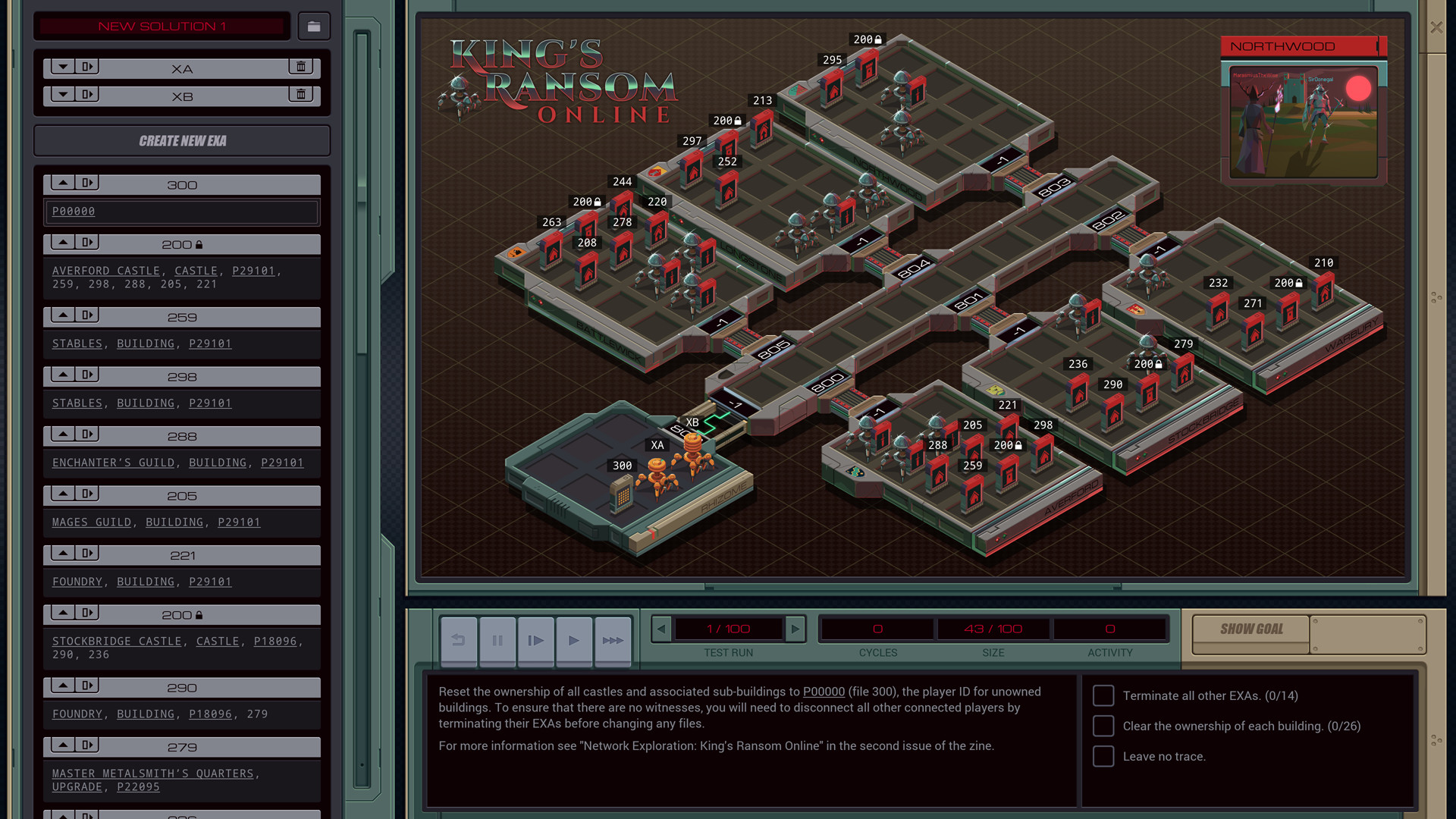The image size is (1456, 819).
Task: Run the solution with the play icon
Action: pyautogui.click(x=574, y=641)
